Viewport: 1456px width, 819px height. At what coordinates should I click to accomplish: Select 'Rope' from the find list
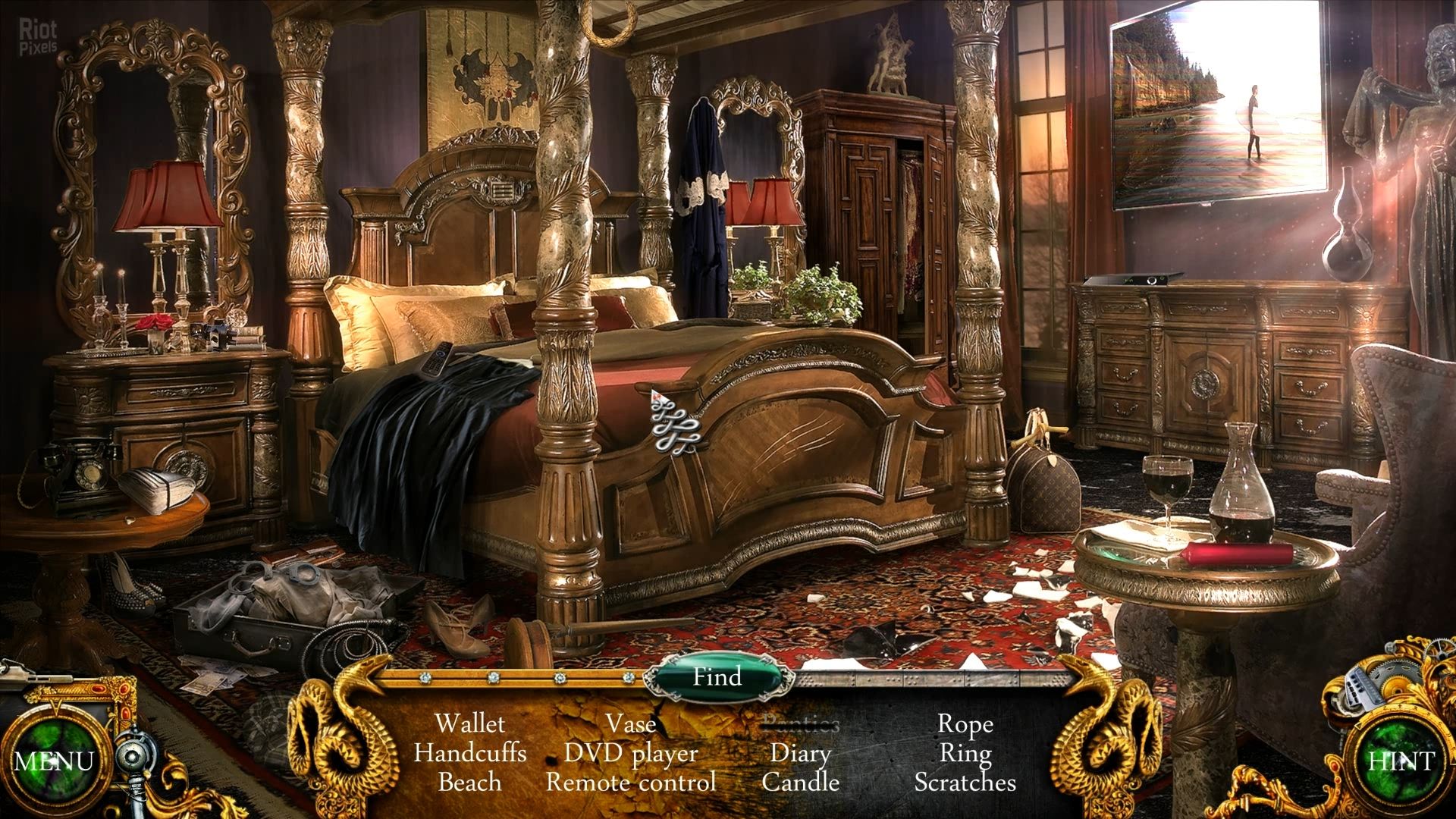tap(965, 724)
